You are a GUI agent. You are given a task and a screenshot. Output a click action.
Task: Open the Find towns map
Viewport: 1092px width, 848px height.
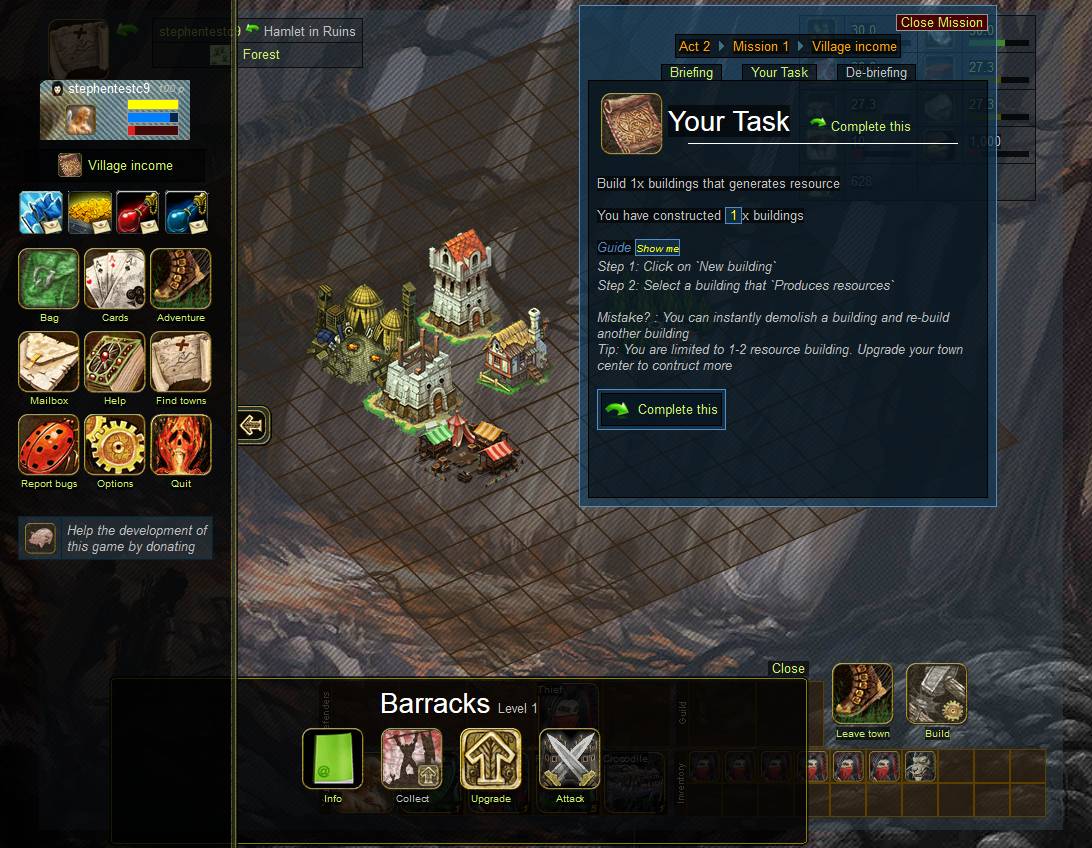point(181,362)
